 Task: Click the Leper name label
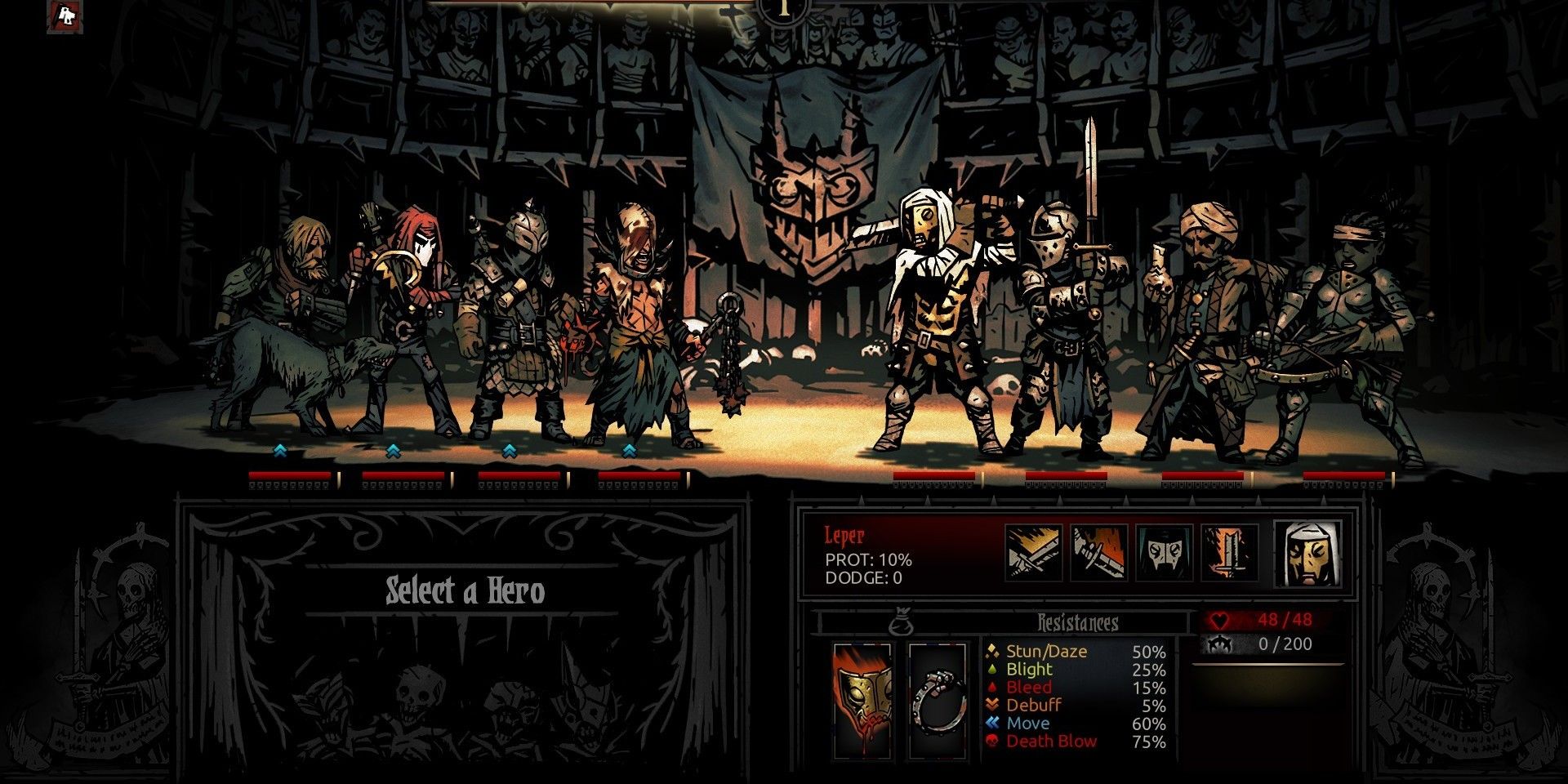point(845,537)
